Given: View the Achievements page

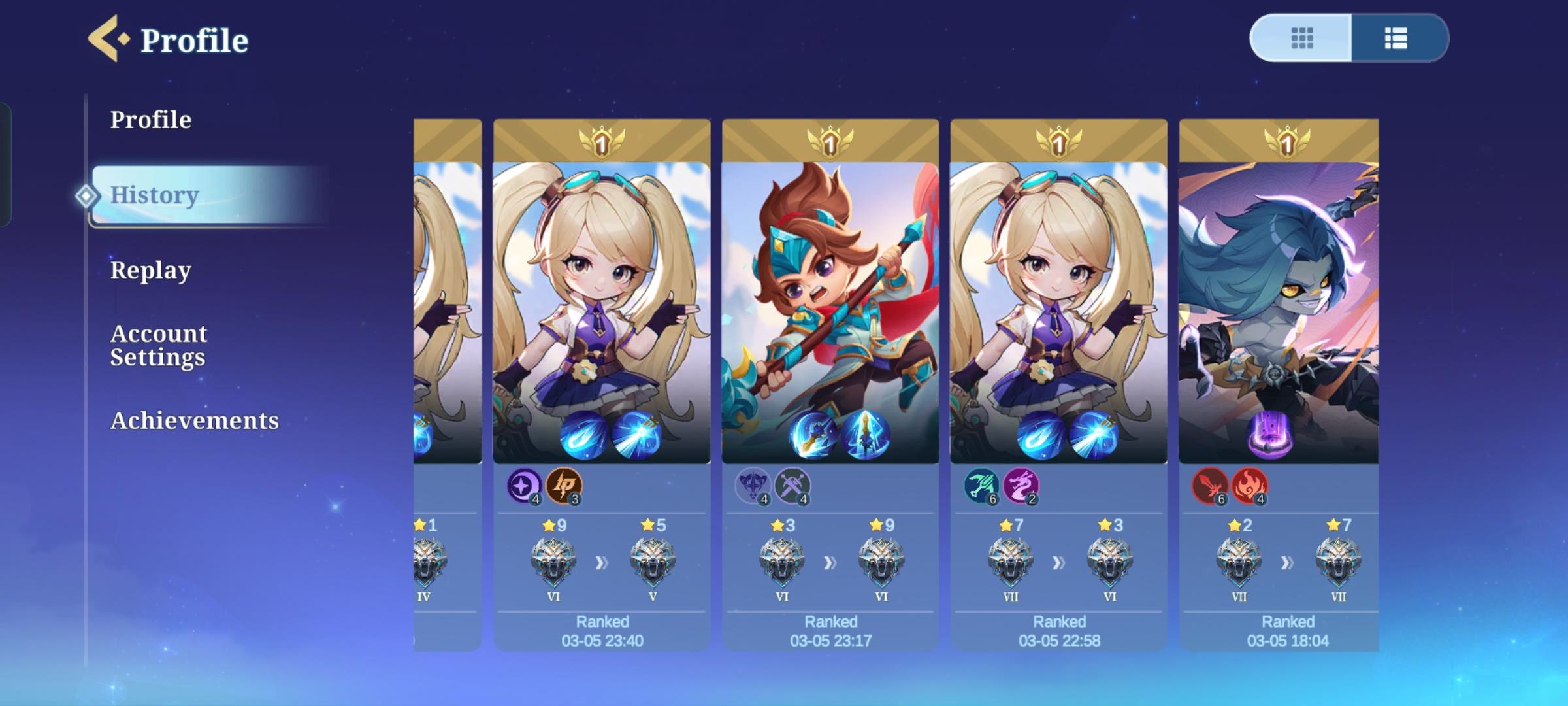Looking at the screenshot, I should point(195,421).
